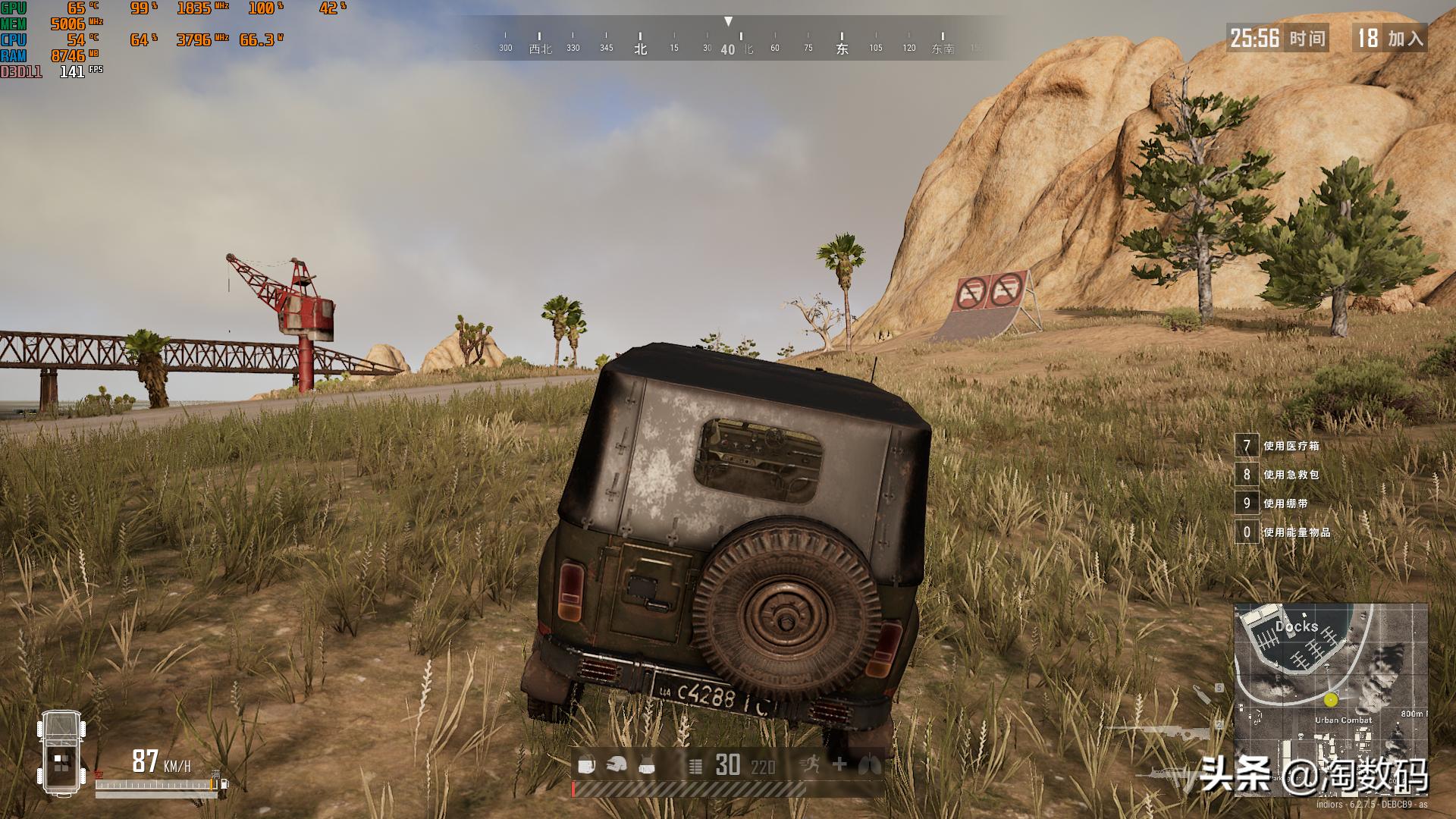Viewport: 1456px width, 819px height.
Task: Click the 北 marker on the compass bar
Action: coord(639,47)
